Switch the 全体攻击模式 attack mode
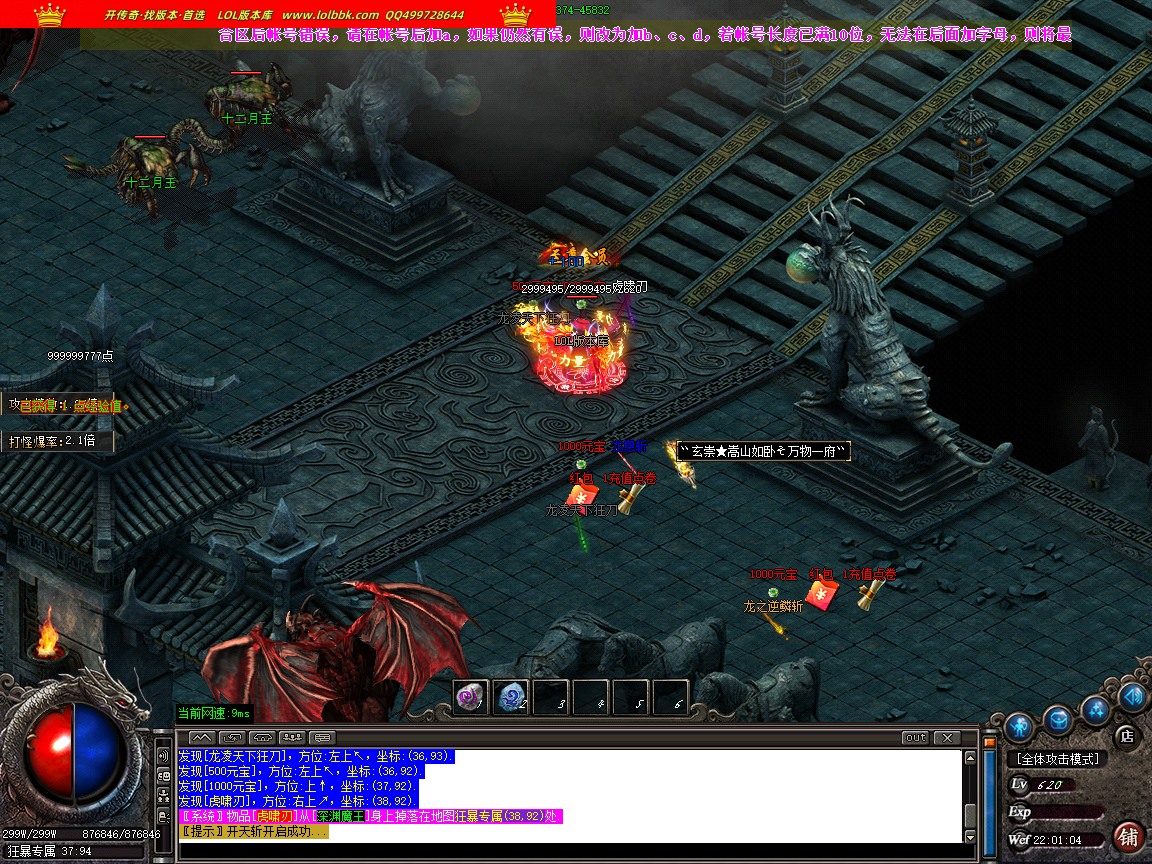Screen dimensions: 1152x864 point(1056,759)
